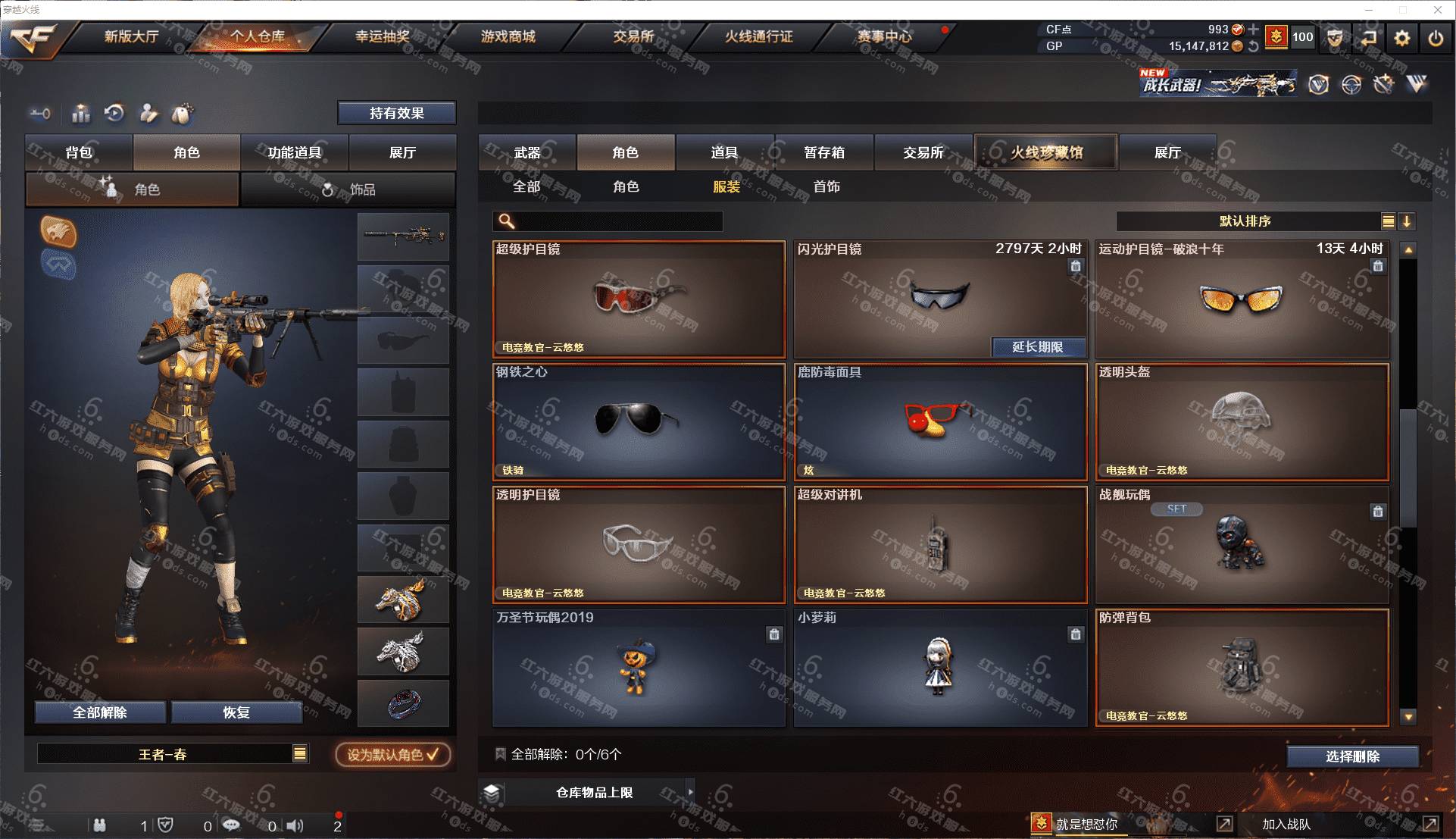Click the 选择删除 button
The height and width of the screenshot is (839, 1456).
click(1352, 756)
